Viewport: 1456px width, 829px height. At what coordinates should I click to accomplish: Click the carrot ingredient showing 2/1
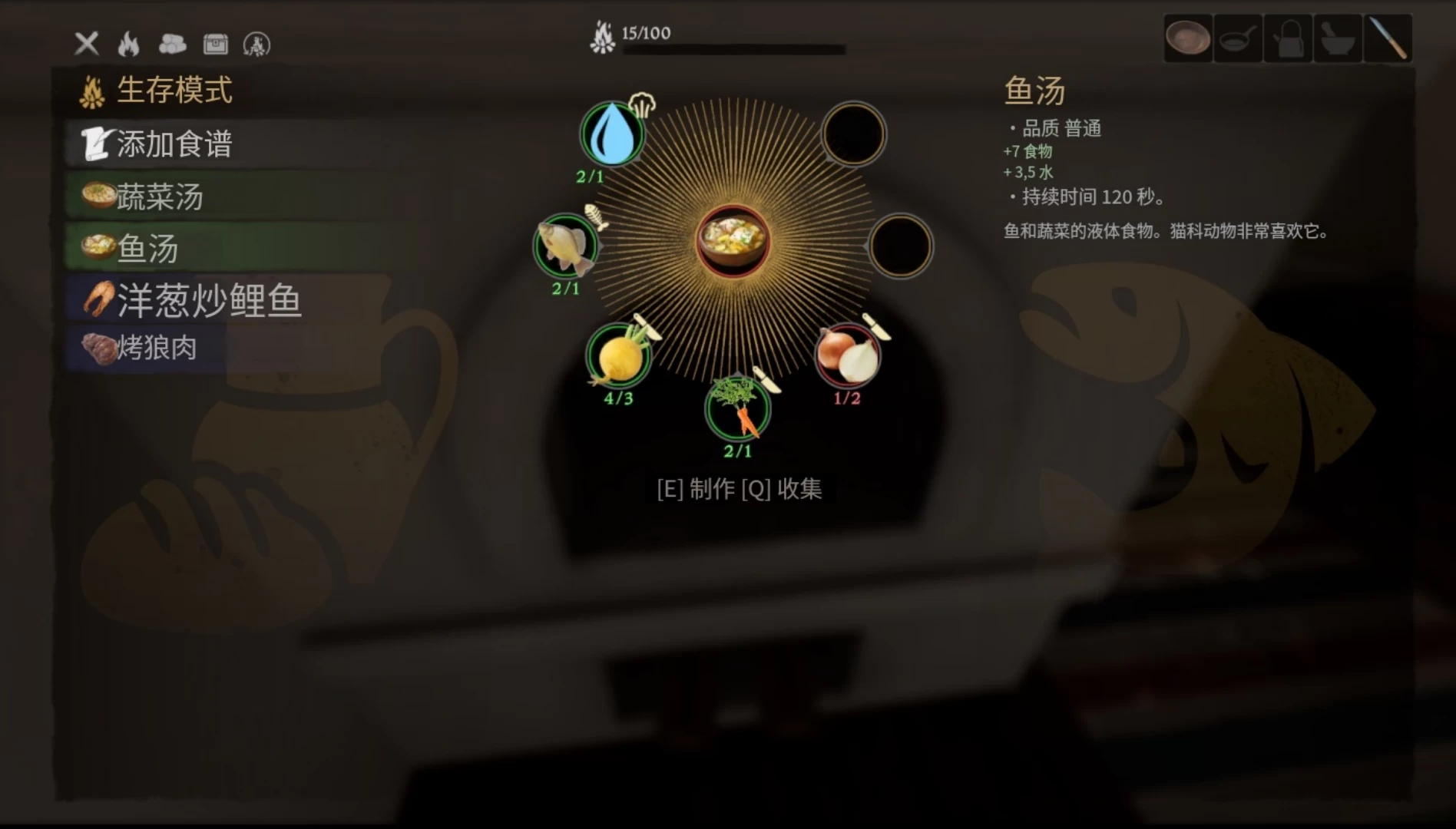(736, 411)
